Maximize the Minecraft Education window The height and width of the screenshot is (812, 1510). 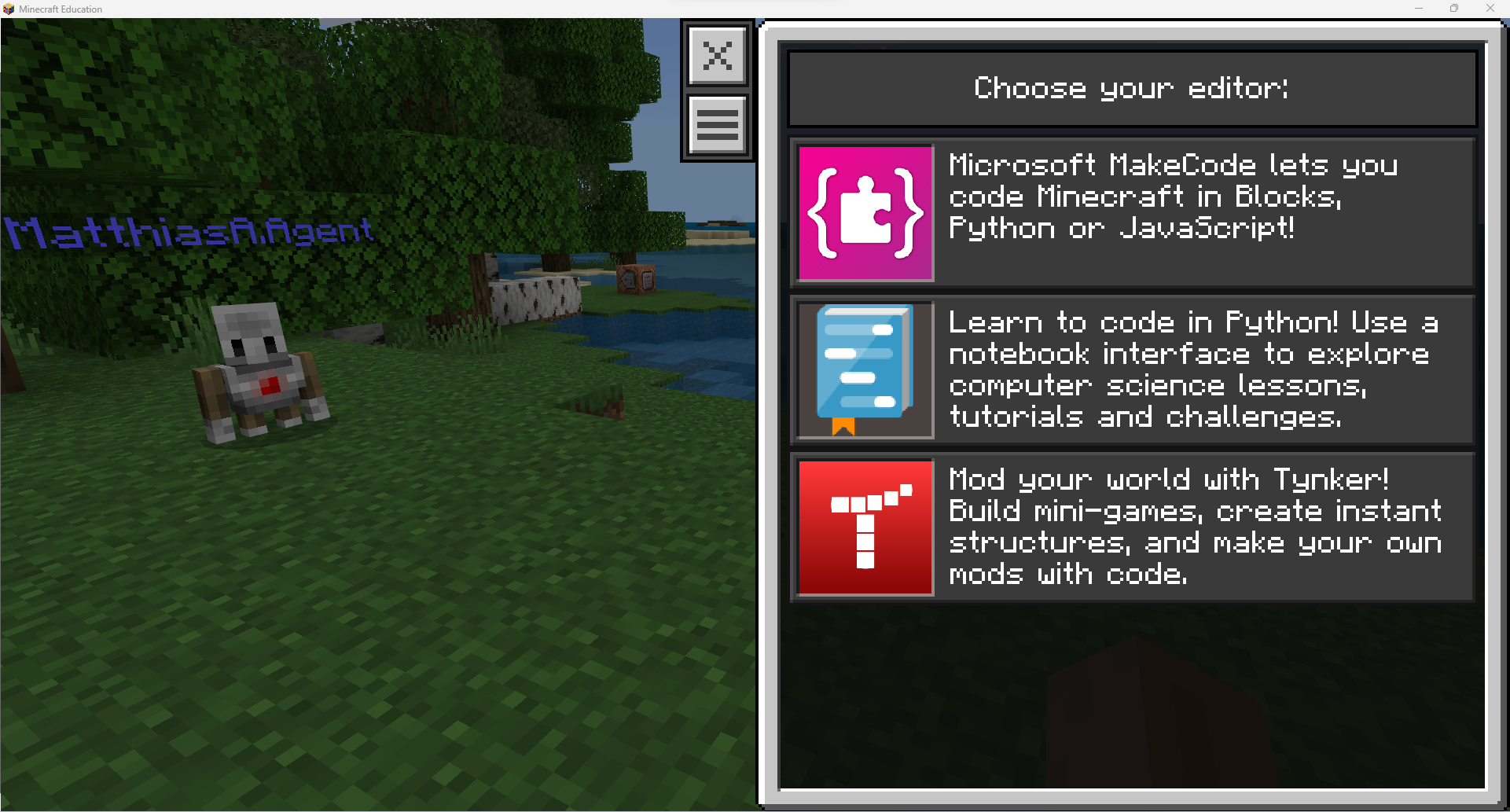(1454, 9)
